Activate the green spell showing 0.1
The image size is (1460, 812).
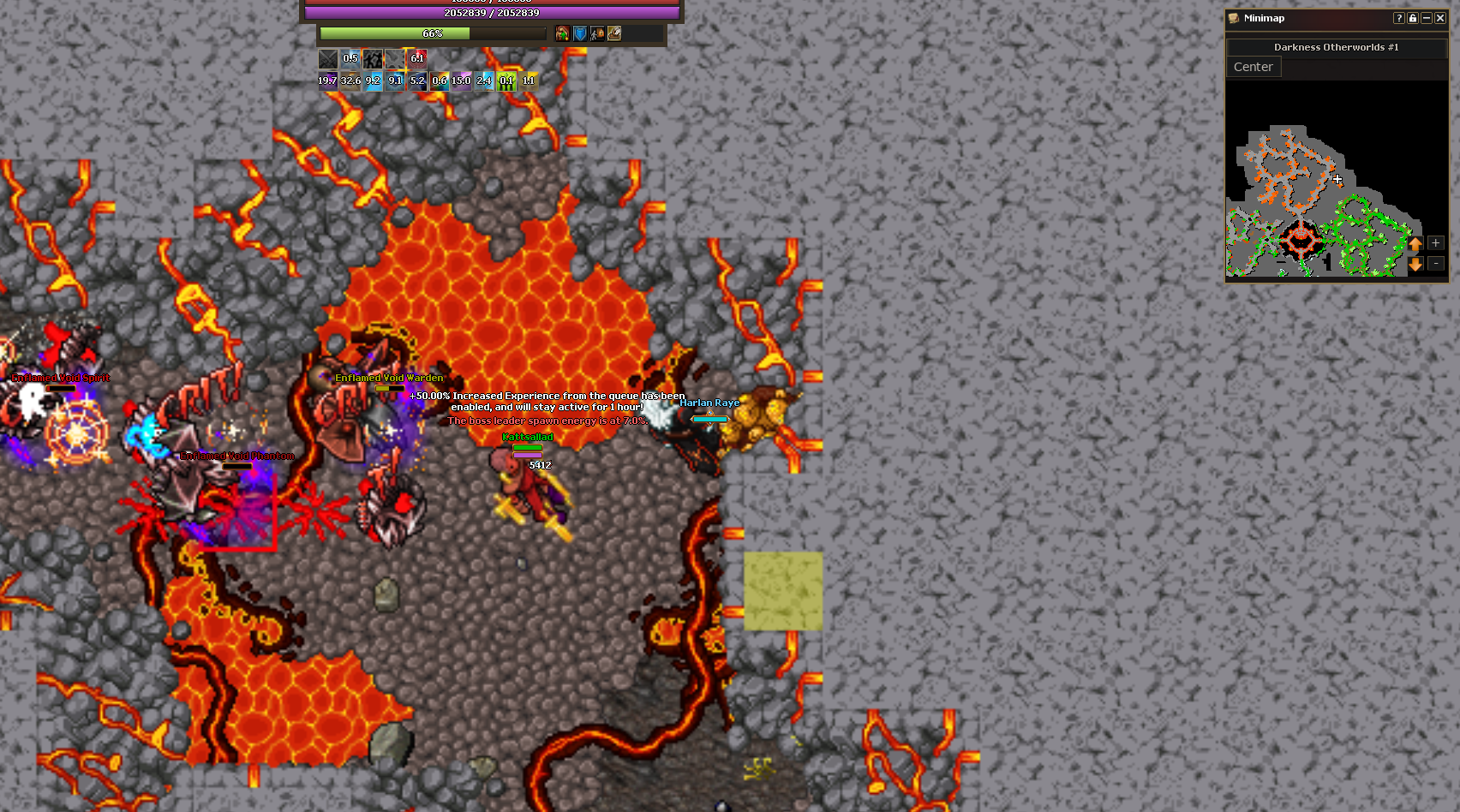(506, 81)
